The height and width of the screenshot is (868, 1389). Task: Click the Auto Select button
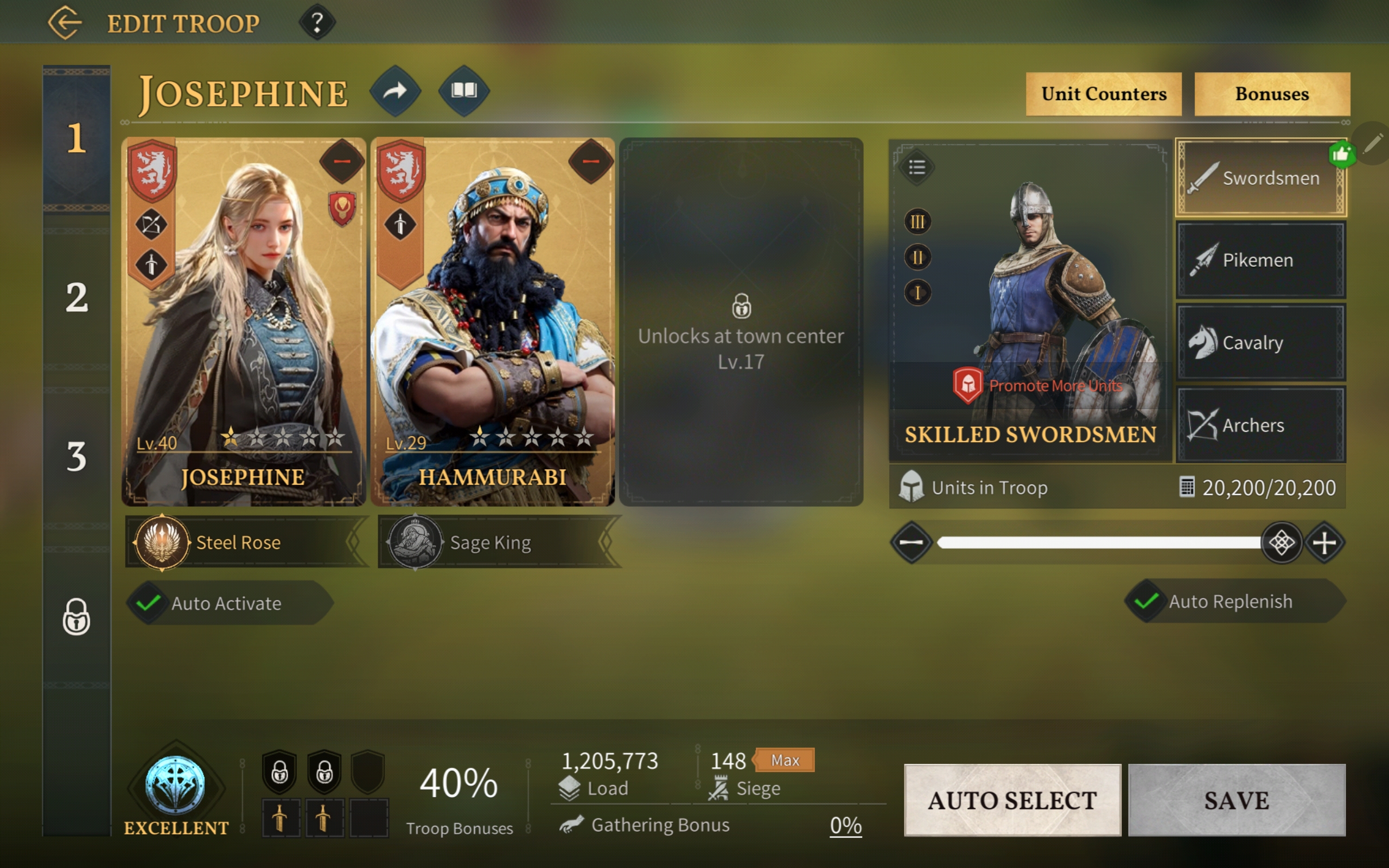coord(1012,800)
